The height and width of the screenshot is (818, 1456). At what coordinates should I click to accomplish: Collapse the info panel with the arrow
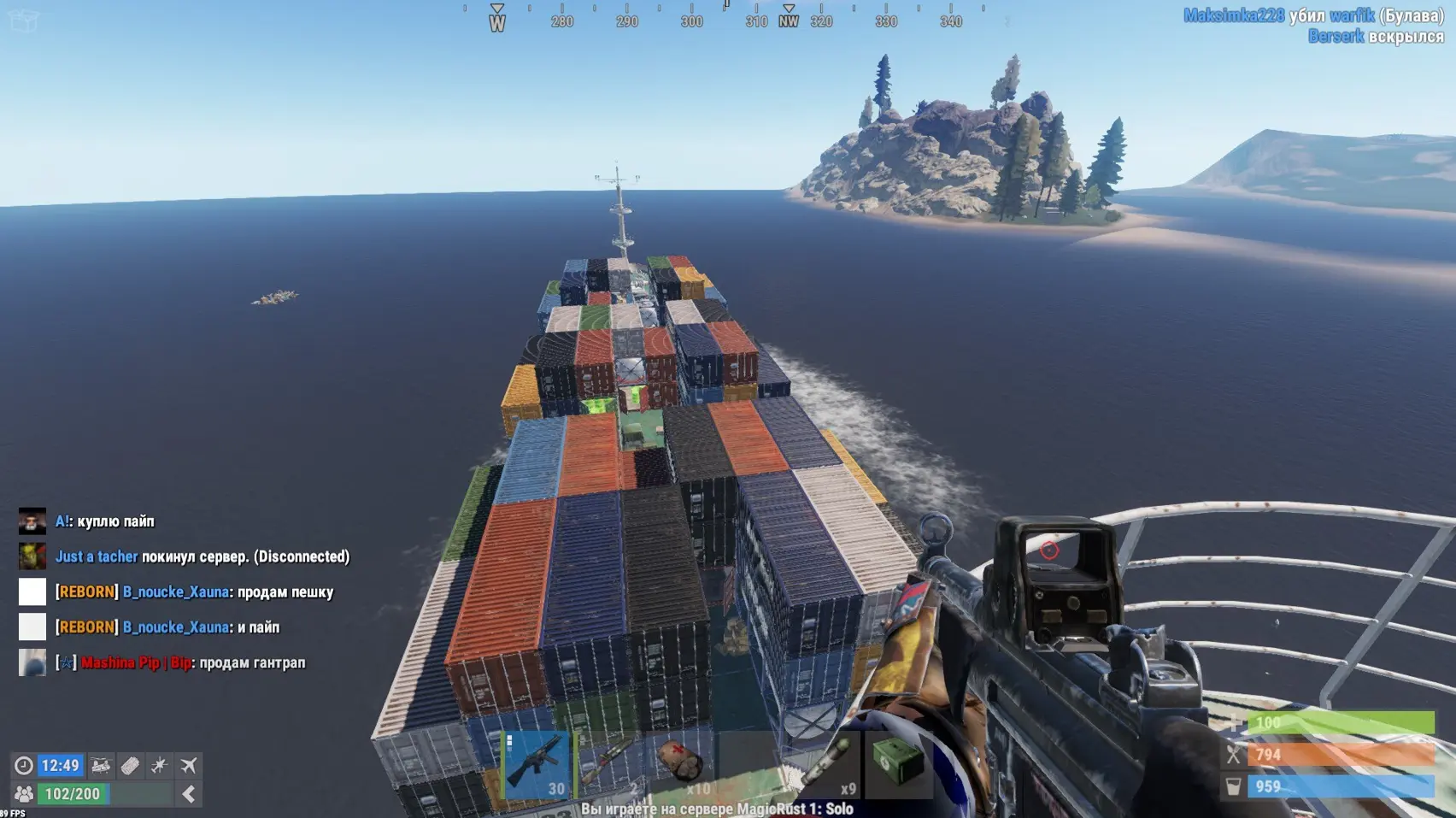click(189, 794)
